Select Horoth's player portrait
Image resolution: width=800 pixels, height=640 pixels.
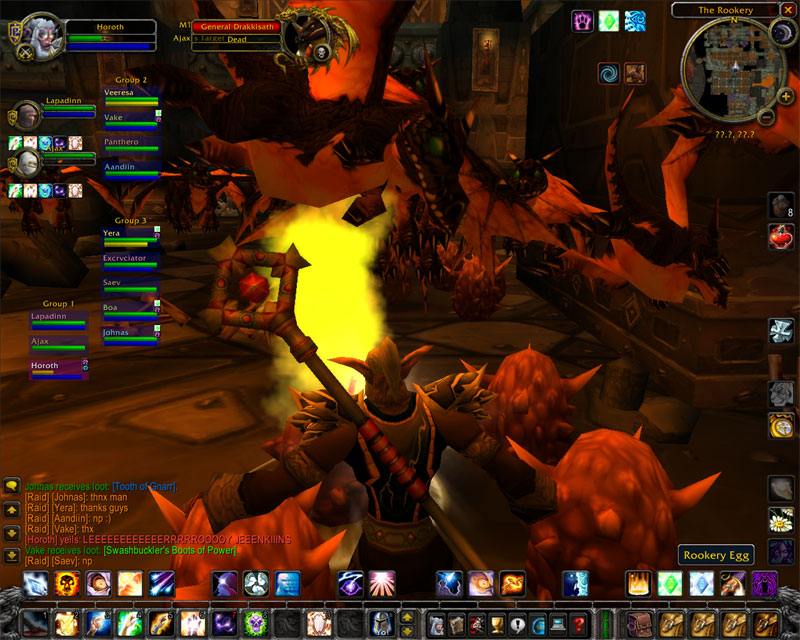point(41,37)
